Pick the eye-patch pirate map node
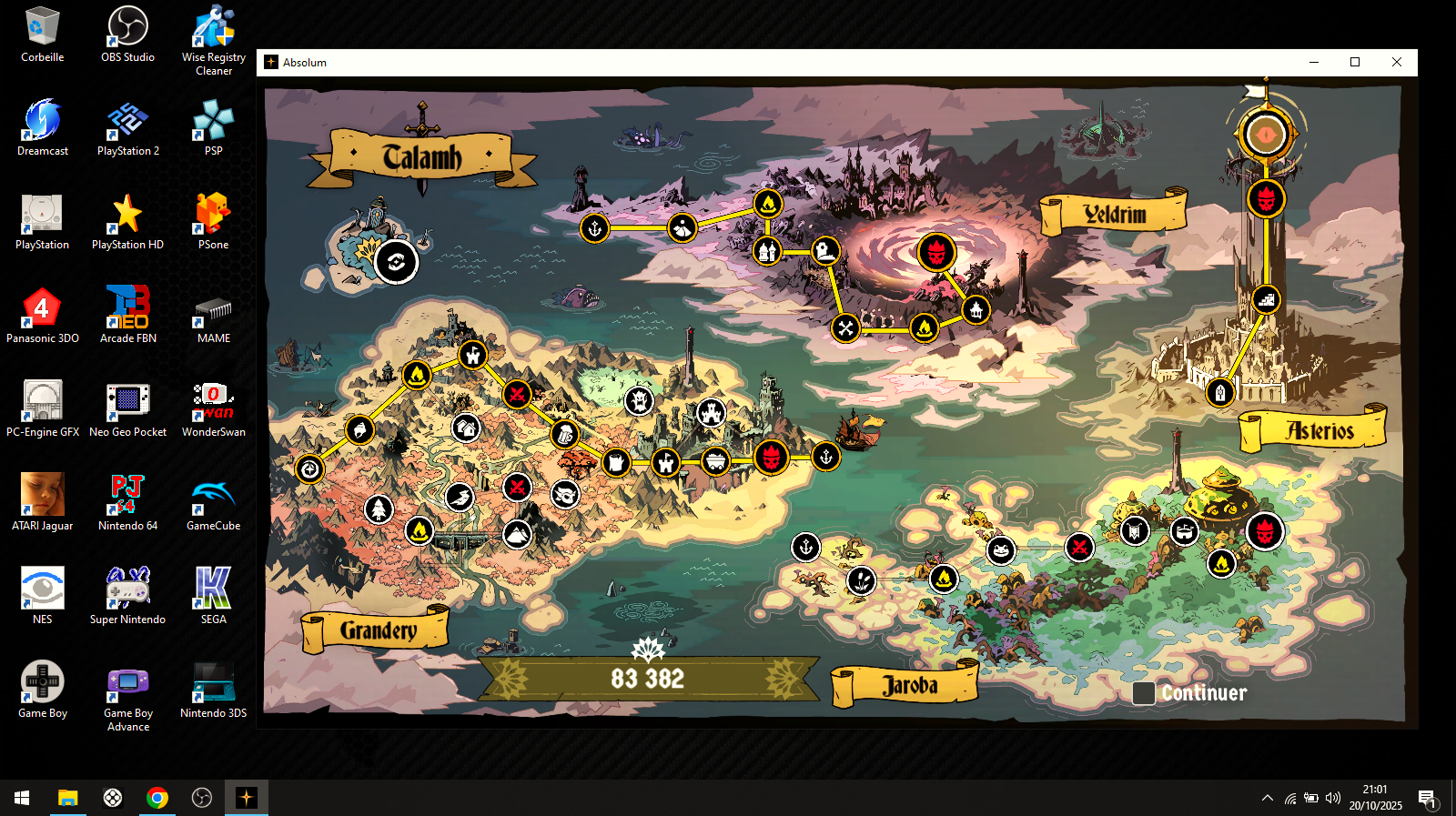 point(565,494)
